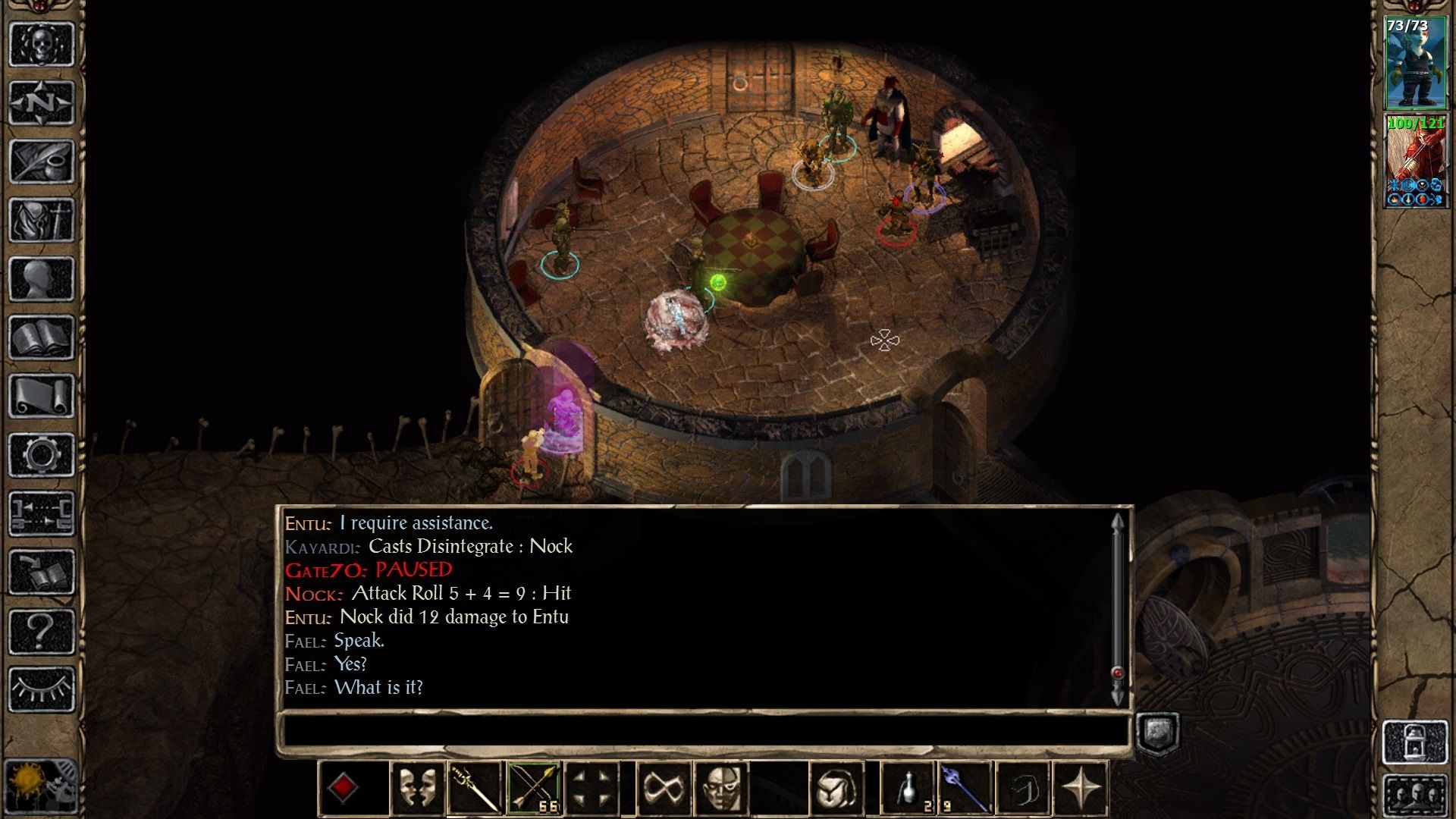Open the inventory screen button

41,221
